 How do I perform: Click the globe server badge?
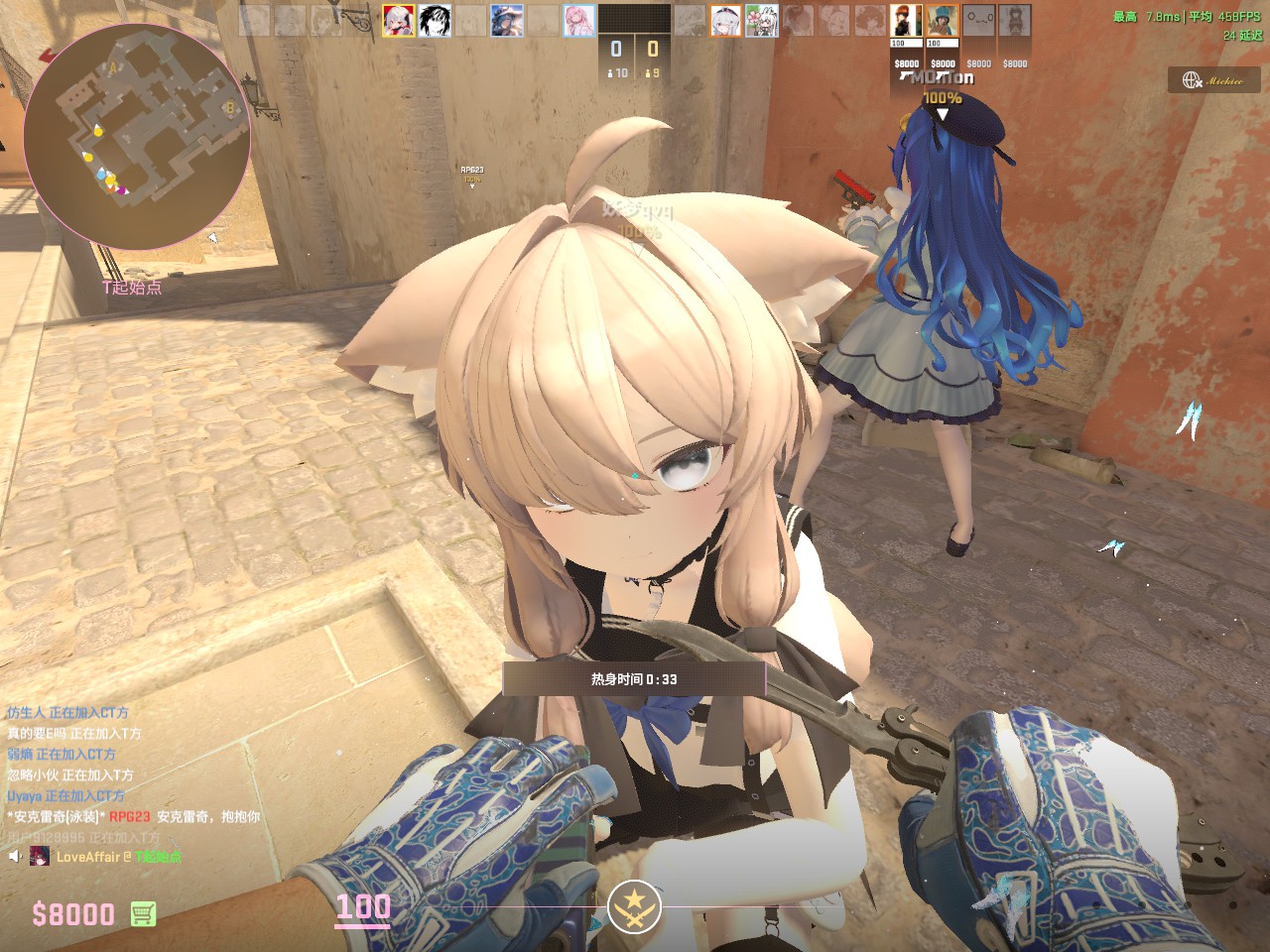coord(1213,80)
